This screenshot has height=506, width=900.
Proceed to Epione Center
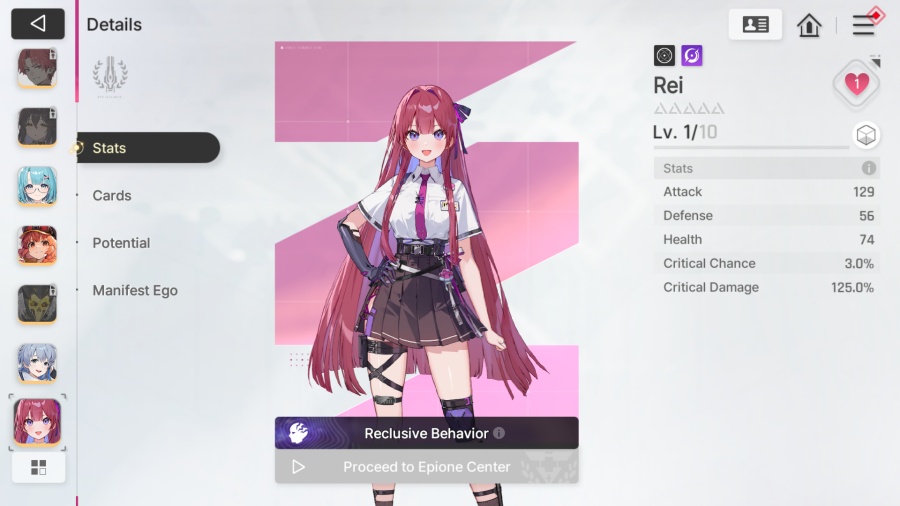click(x=426, y=467)
